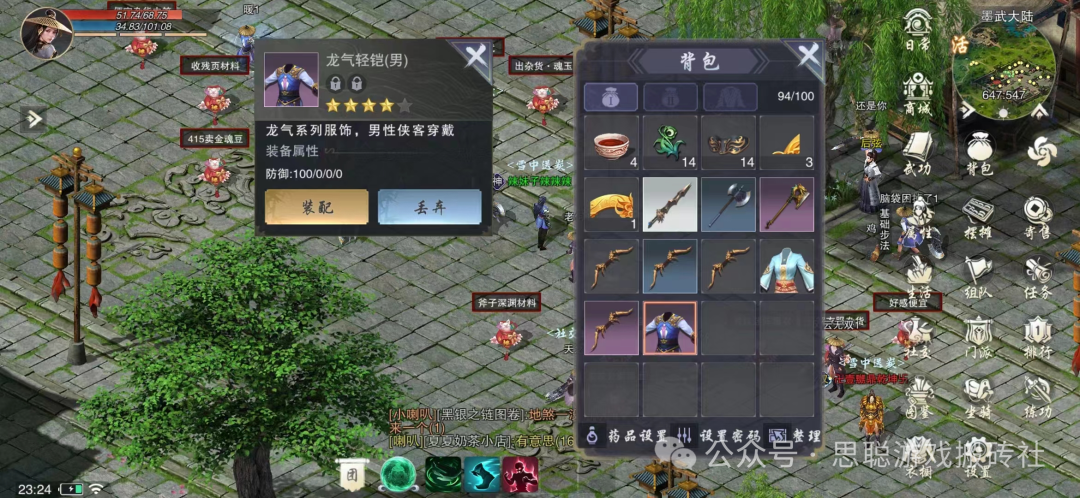Select the light blue robe item slot

(x=787, y=267)
